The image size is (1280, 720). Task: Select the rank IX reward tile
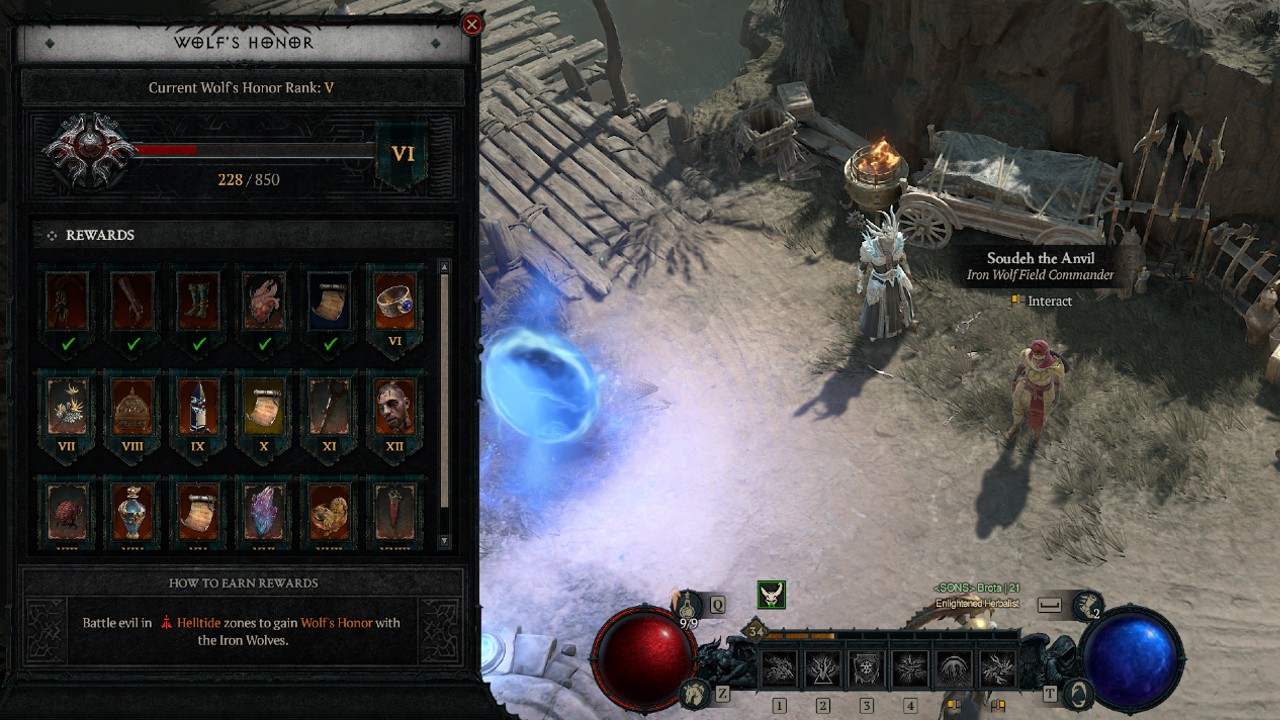pos(198,407)
